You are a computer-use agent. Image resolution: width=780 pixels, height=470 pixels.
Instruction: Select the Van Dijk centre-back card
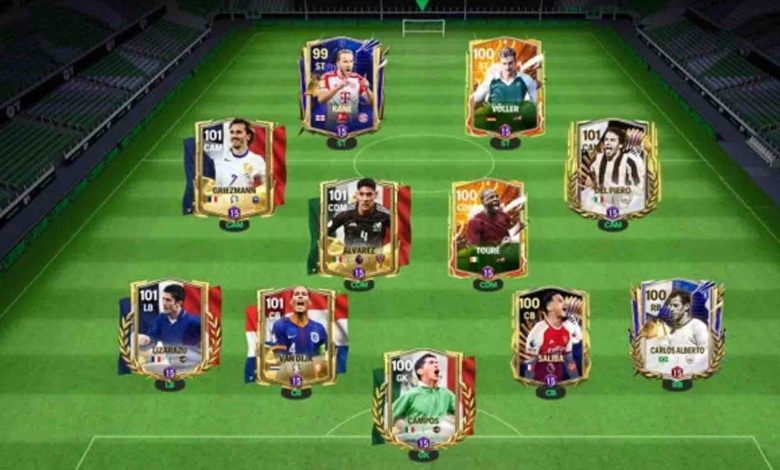(296, 336)
